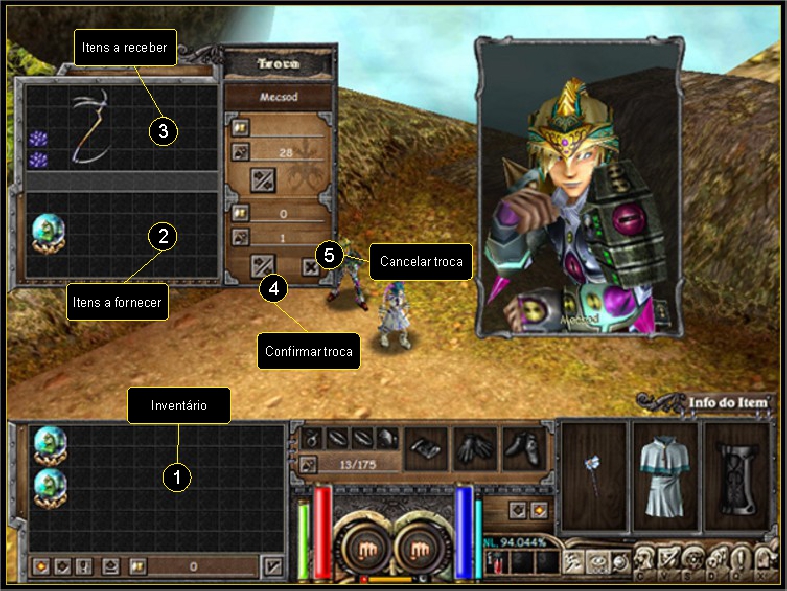
Task: Choose the equipped dark shield slot
Action: tap(738, 476)
